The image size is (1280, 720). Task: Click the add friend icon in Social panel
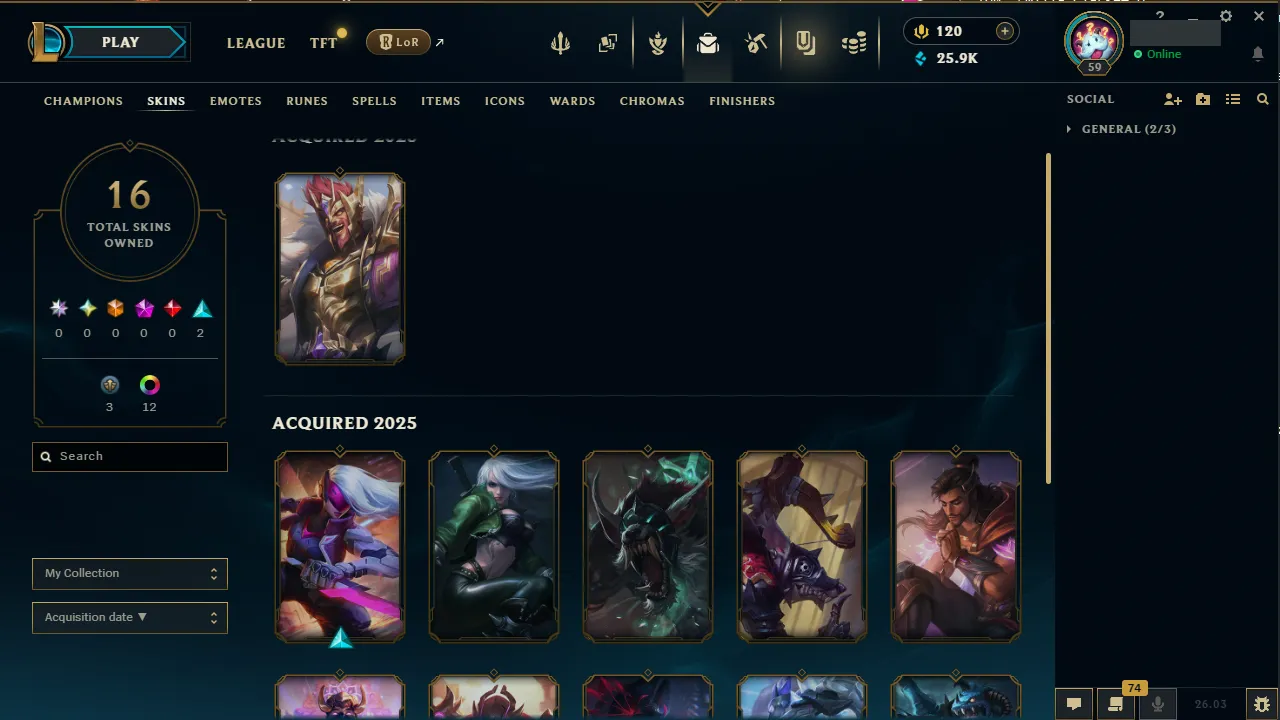pos(1172,99)
